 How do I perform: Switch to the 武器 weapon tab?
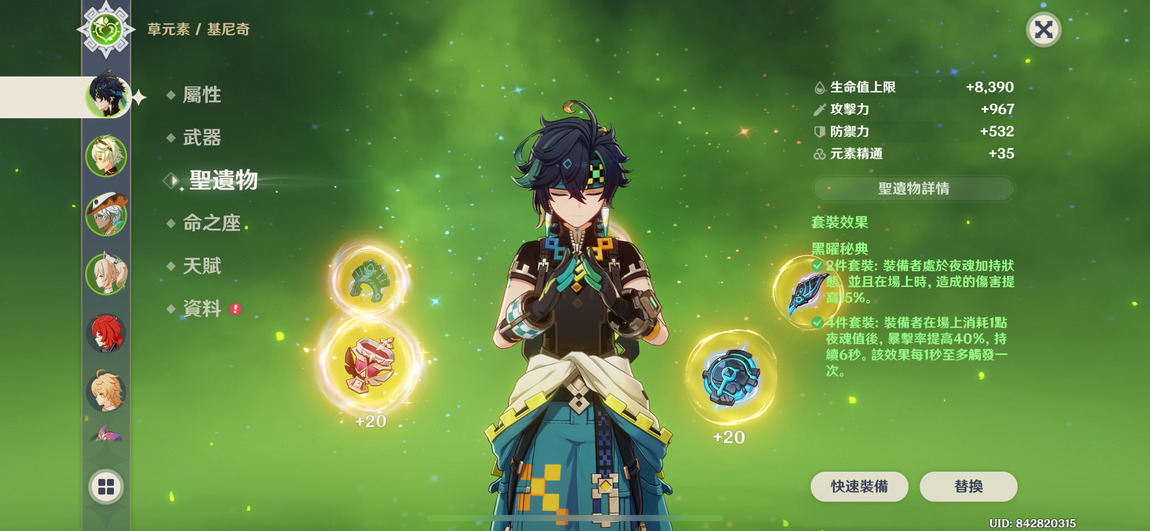point(201,138)
